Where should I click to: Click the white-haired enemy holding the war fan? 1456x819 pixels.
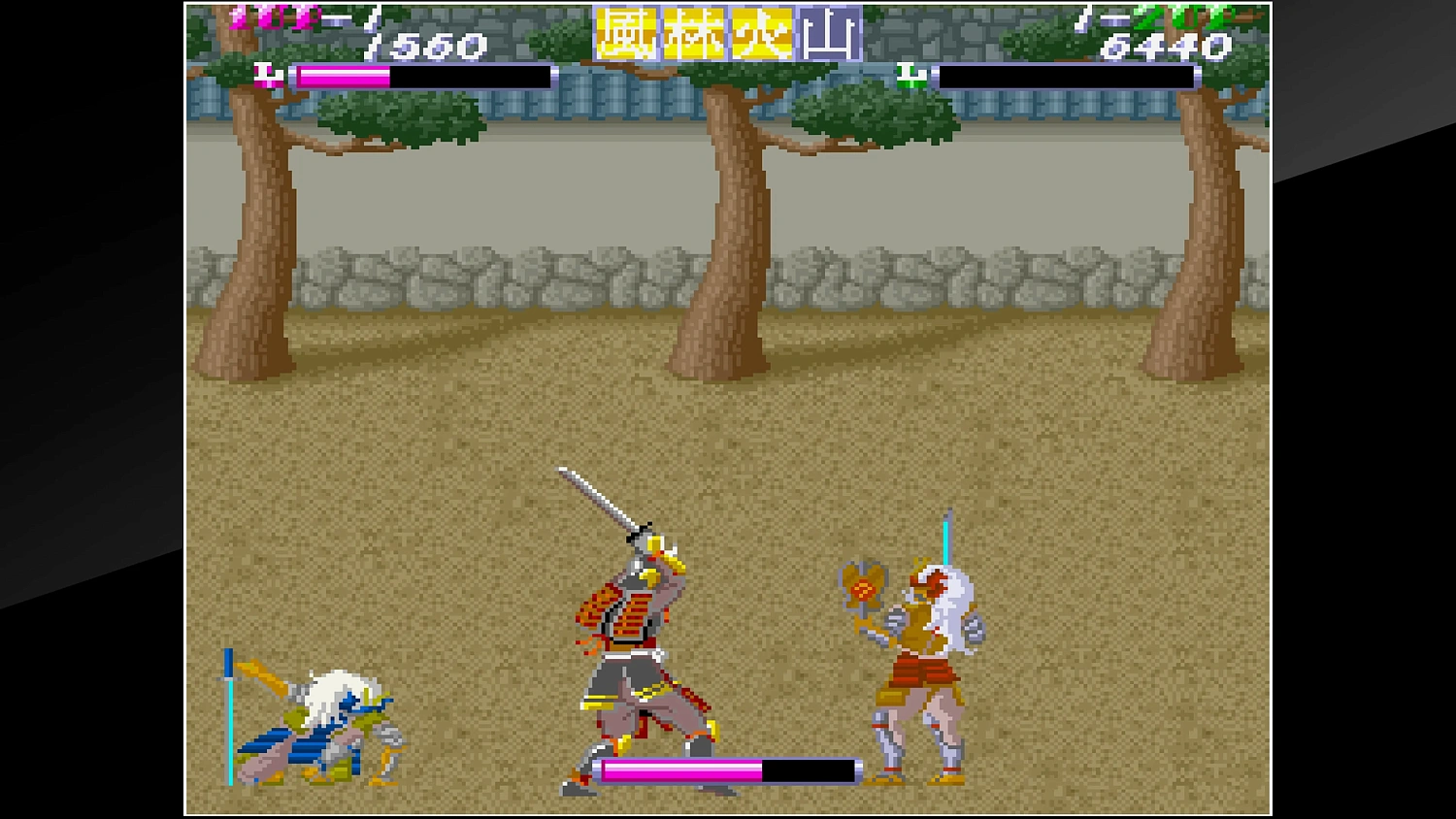pos(922,660)
